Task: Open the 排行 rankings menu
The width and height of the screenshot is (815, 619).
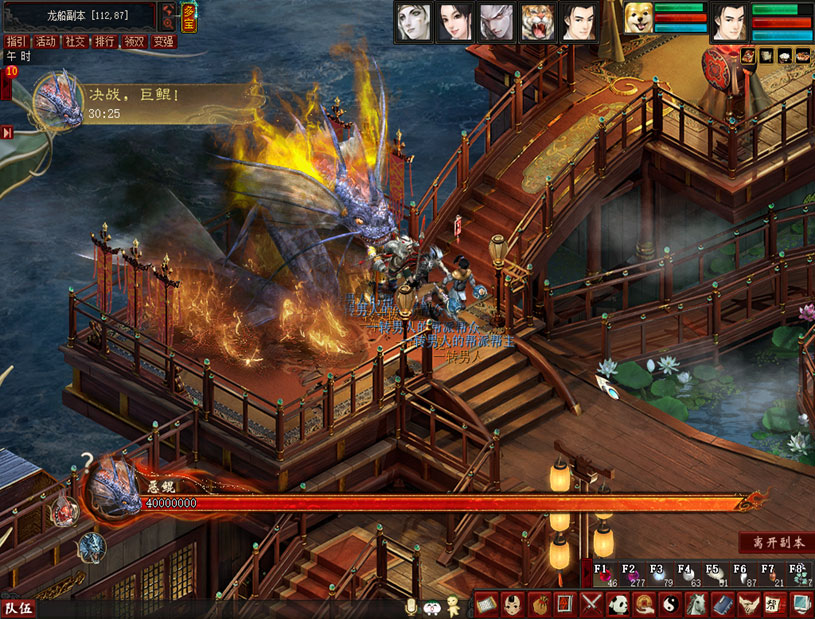Action: 104,41
